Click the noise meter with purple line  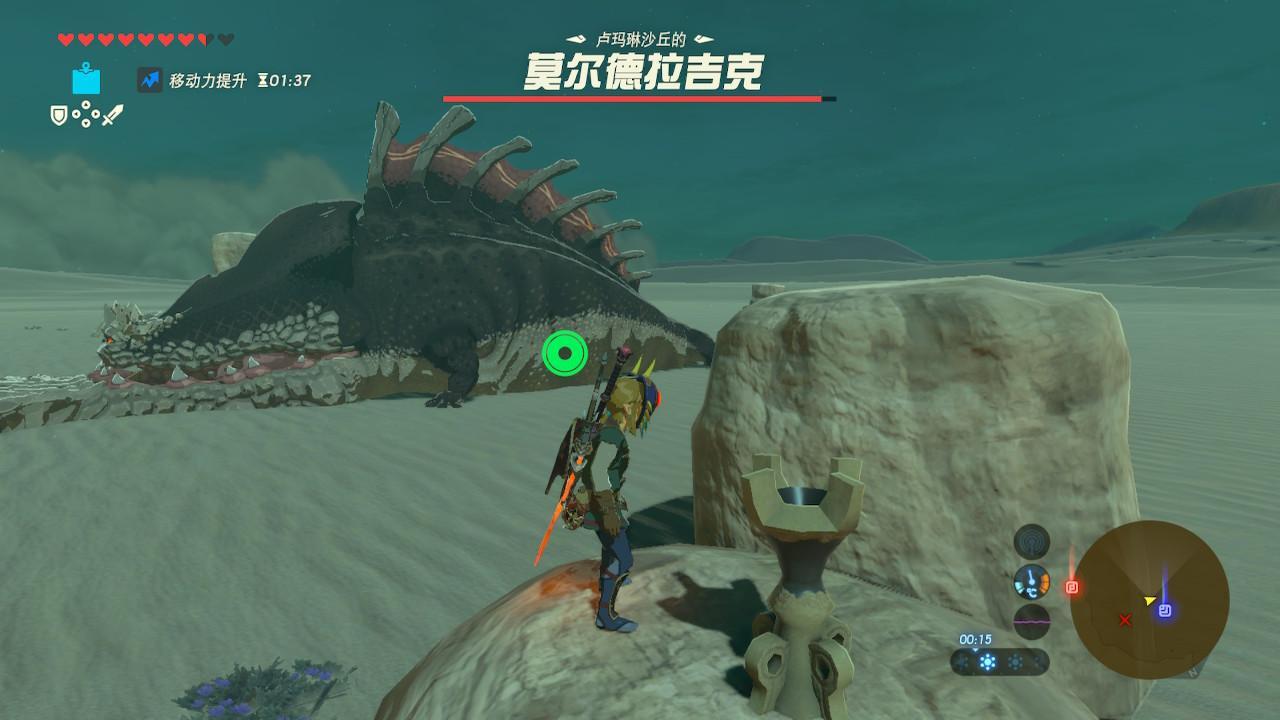(1031, 621)
